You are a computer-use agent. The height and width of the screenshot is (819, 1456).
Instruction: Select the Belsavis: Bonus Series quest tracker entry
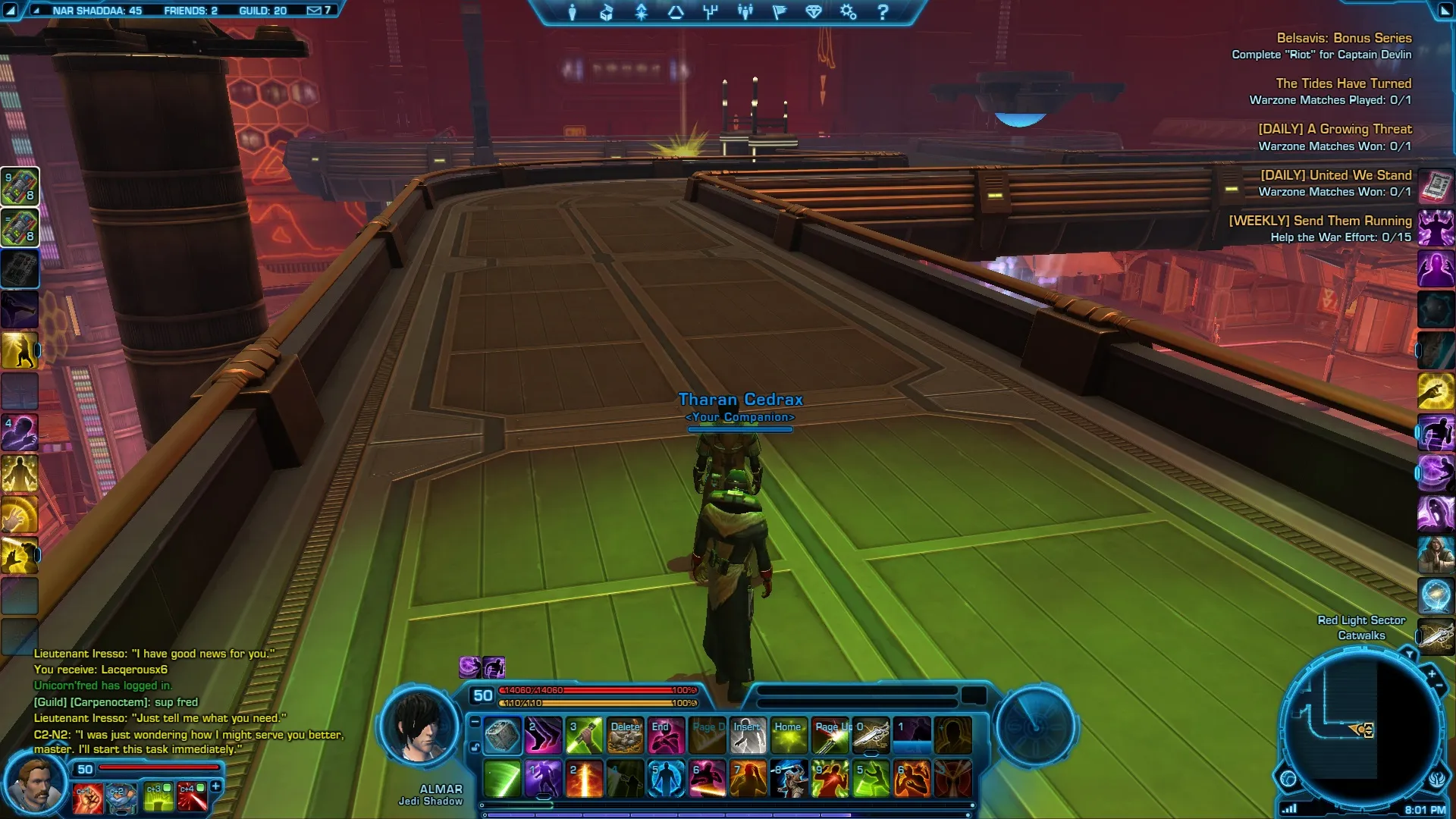[x=1344, y=38]
